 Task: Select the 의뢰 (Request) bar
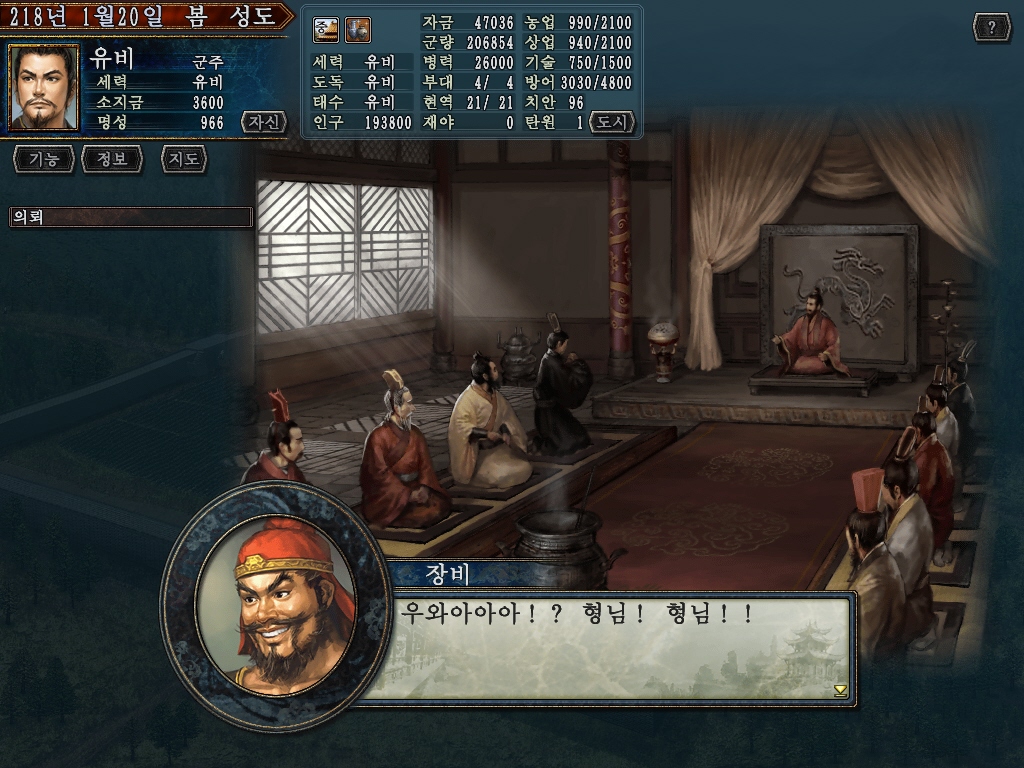130,217
